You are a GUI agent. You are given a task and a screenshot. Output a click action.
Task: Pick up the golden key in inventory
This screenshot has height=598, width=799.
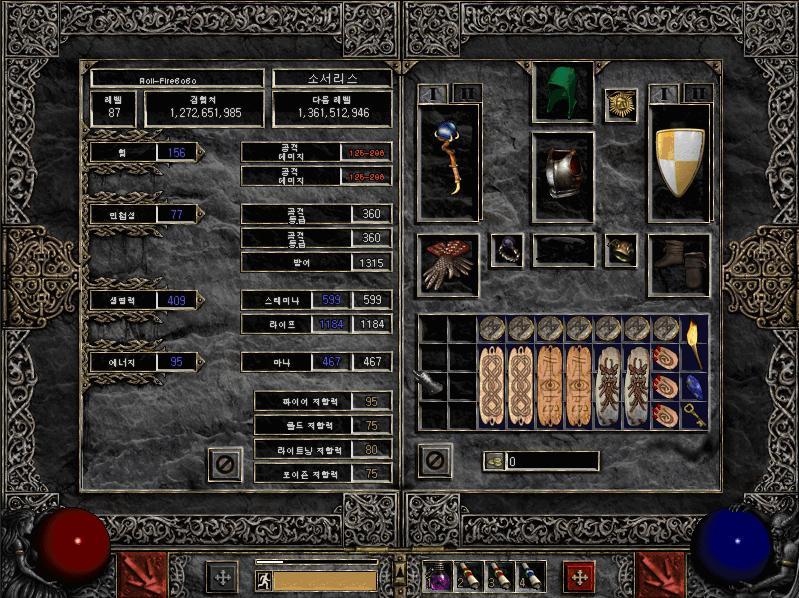695,414
